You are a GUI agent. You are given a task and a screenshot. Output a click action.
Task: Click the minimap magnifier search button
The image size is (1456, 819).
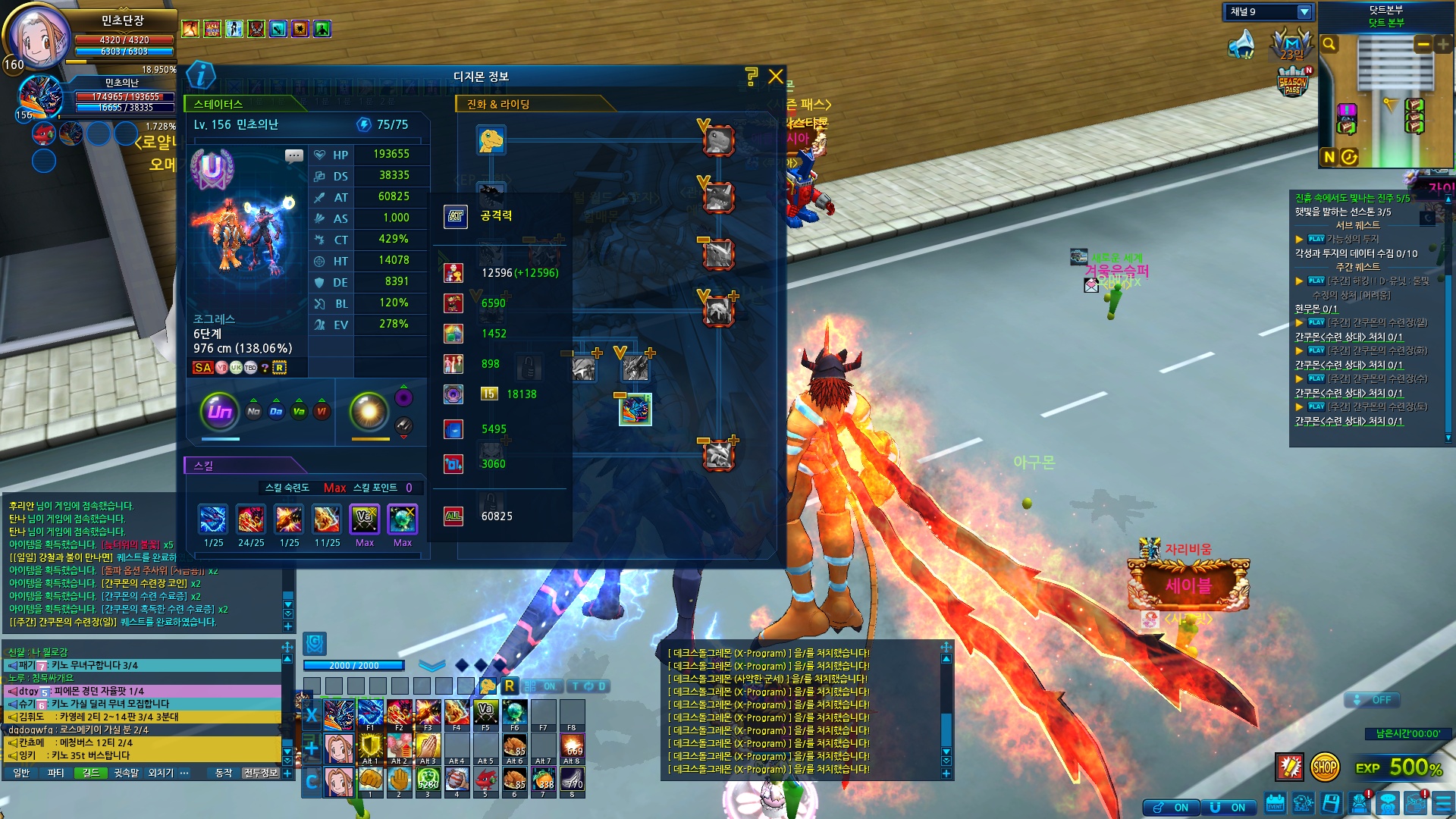[x=1329, y=44]
